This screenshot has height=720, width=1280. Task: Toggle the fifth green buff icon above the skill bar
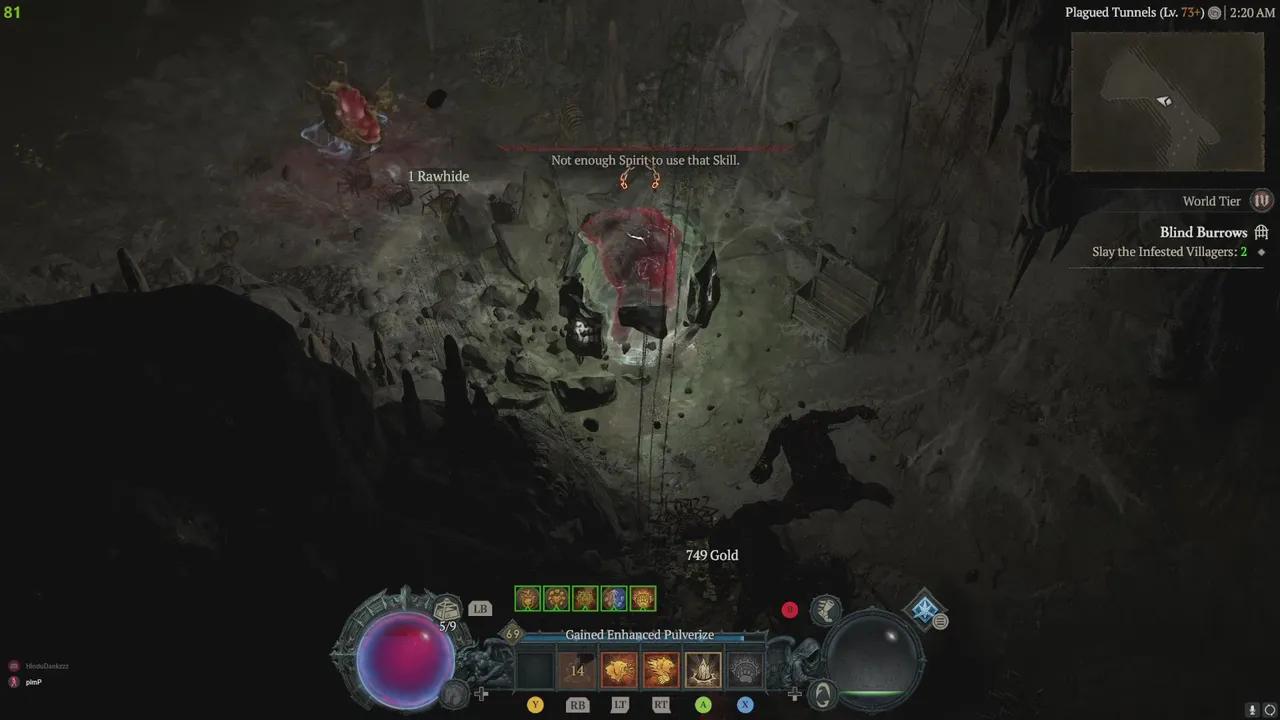641,598
